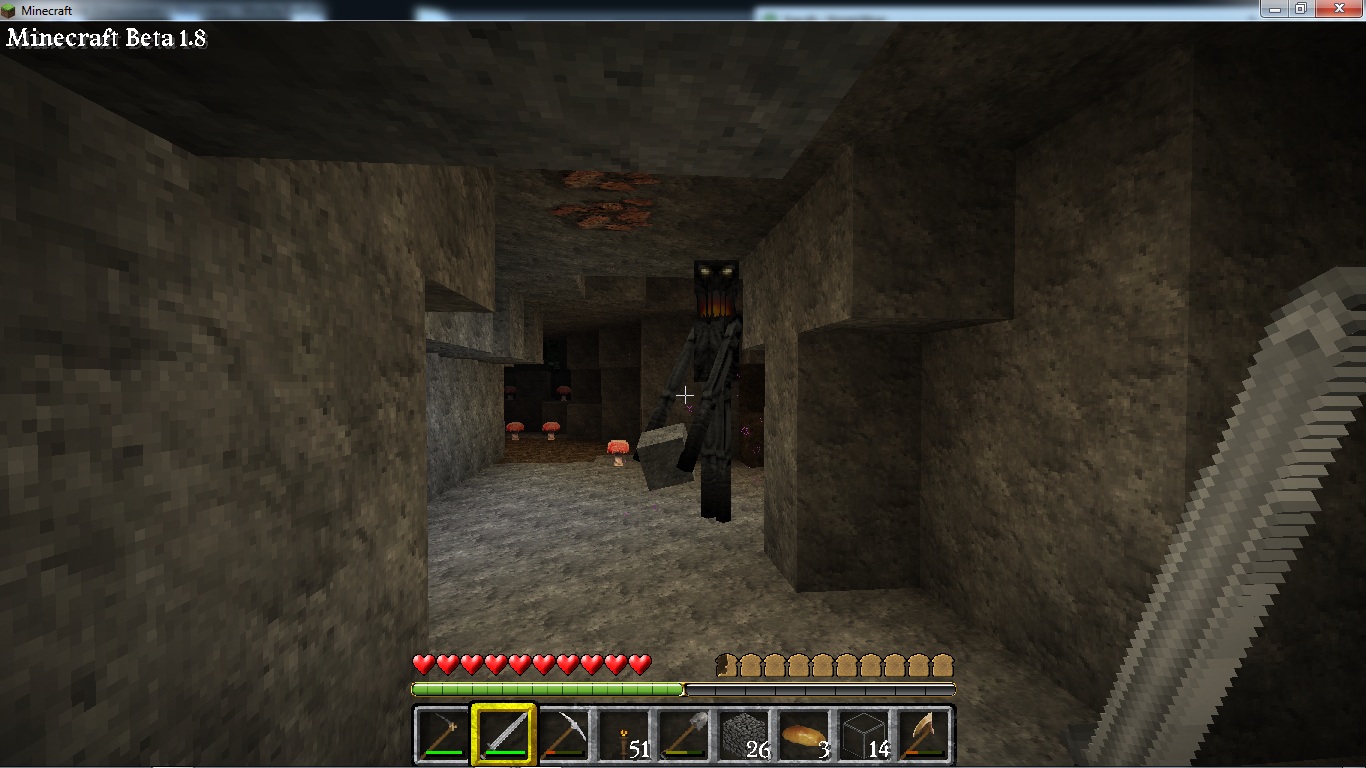Minimize the Minecraft window
The height and width of the screenshot is (768, 1366).
[x=1274, y=8]
